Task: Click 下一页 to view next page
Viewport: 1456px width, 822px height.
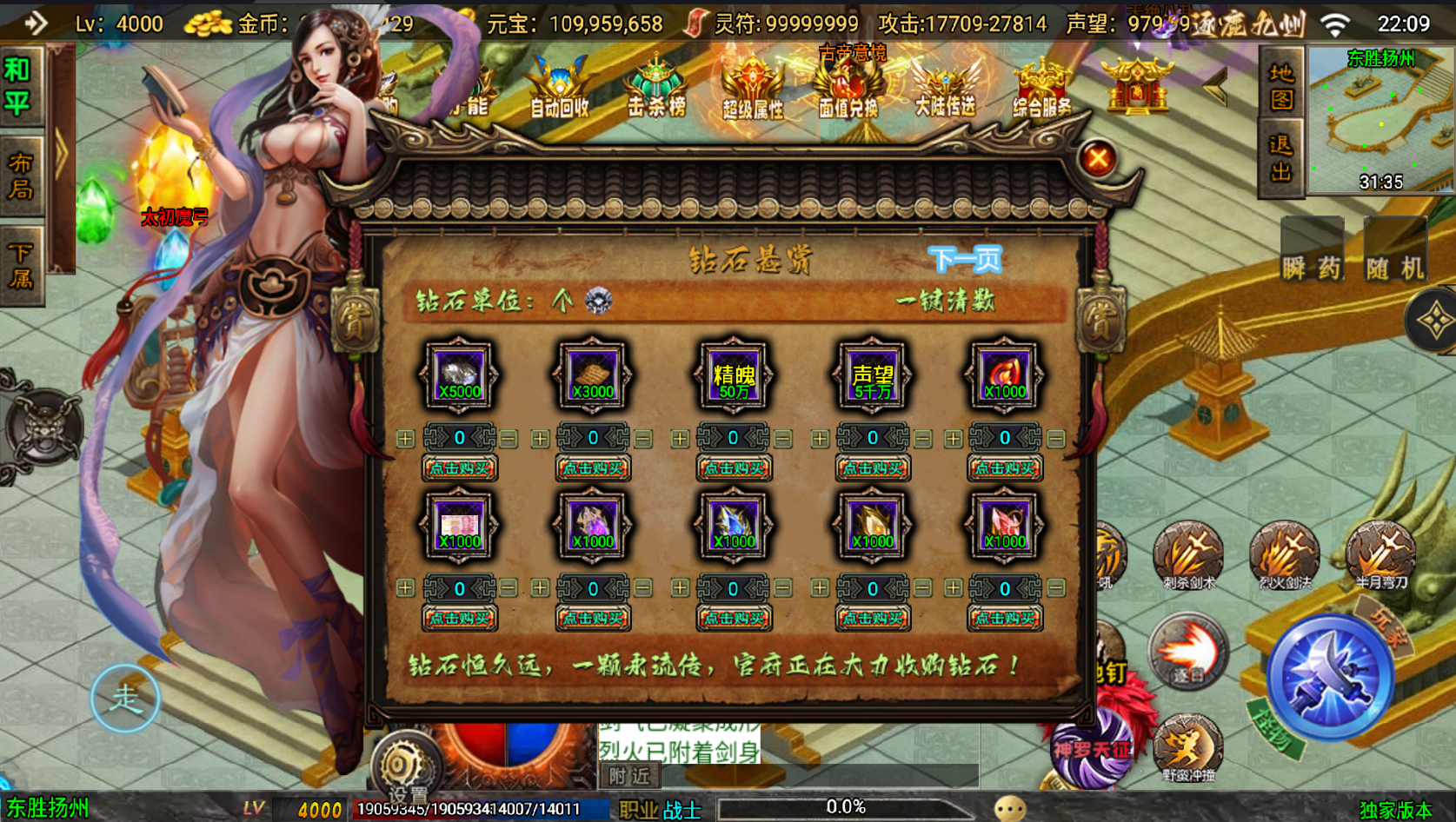Action: coord(966,258)
